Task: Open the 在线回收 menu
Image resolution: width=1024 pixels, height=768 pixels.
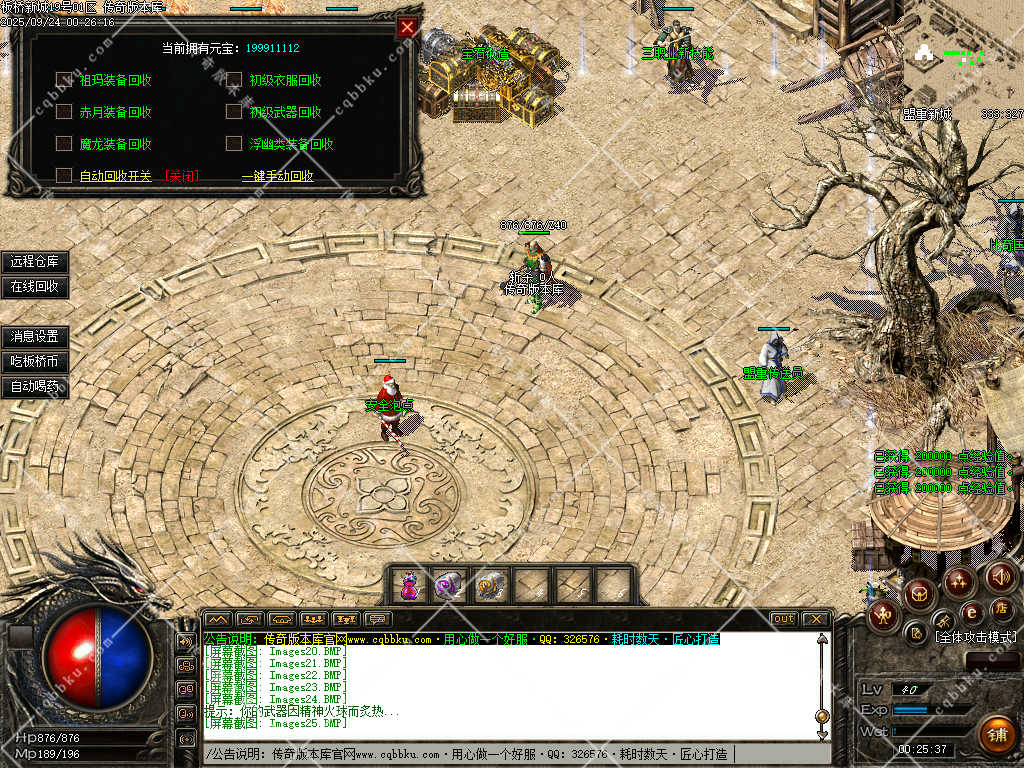Action: click(x=35, y=287)
